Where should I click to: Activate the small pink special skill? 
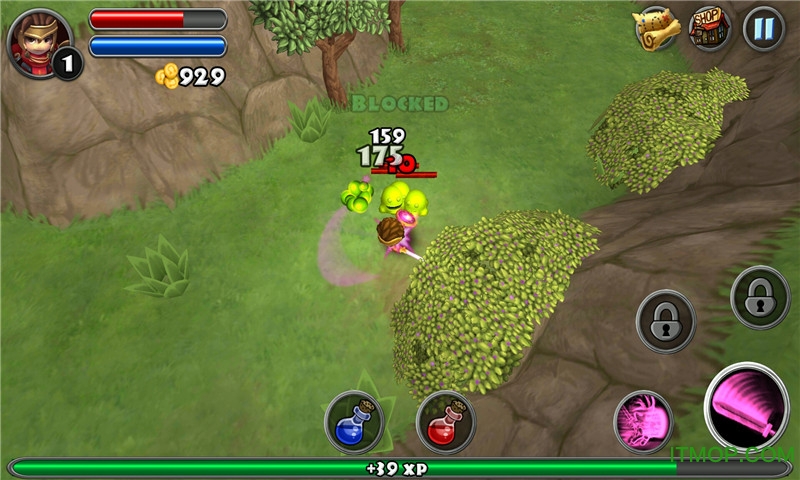[x=643, y=419]
